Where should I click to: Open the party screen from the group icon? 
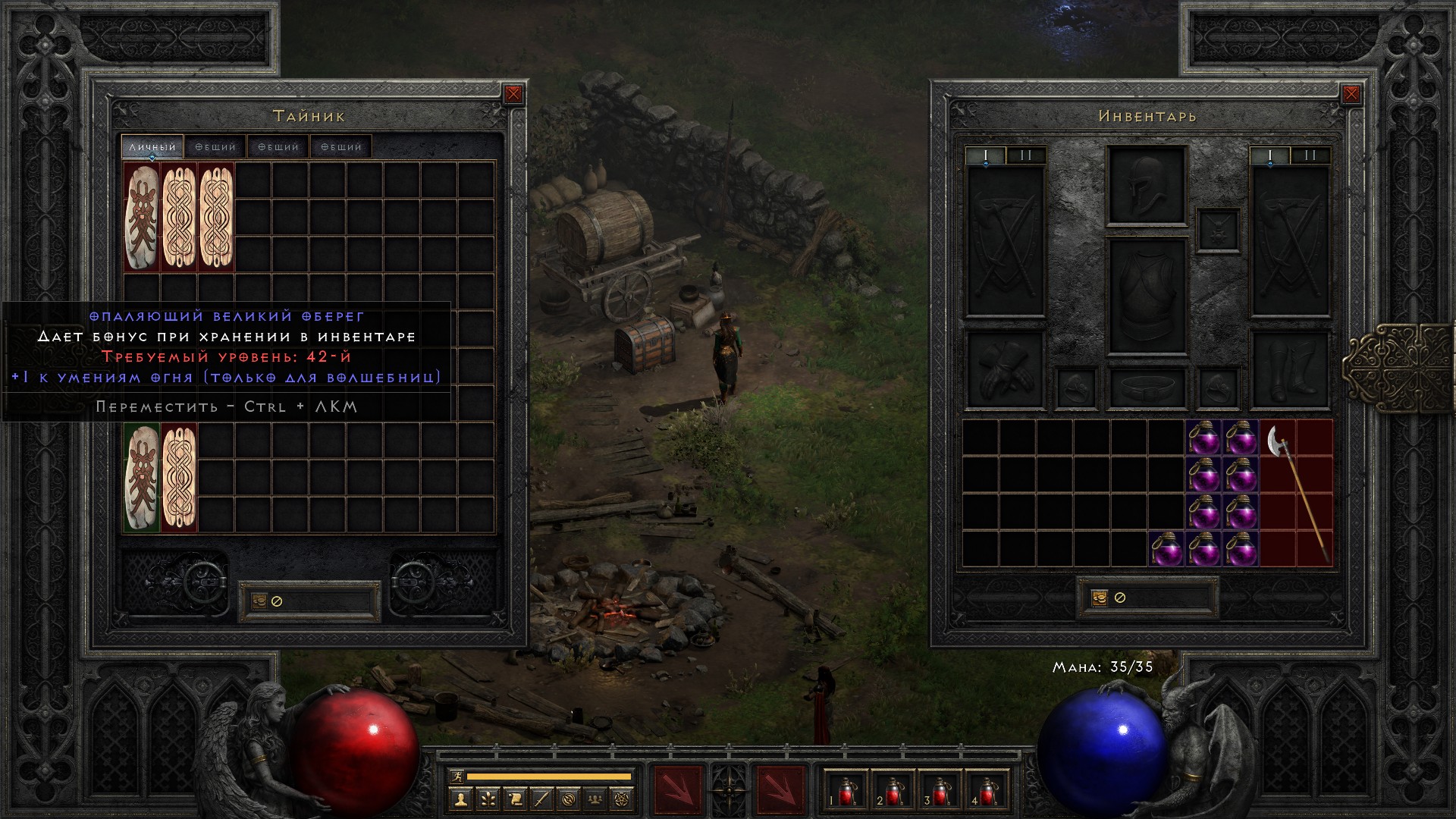(x=597, y=799)
